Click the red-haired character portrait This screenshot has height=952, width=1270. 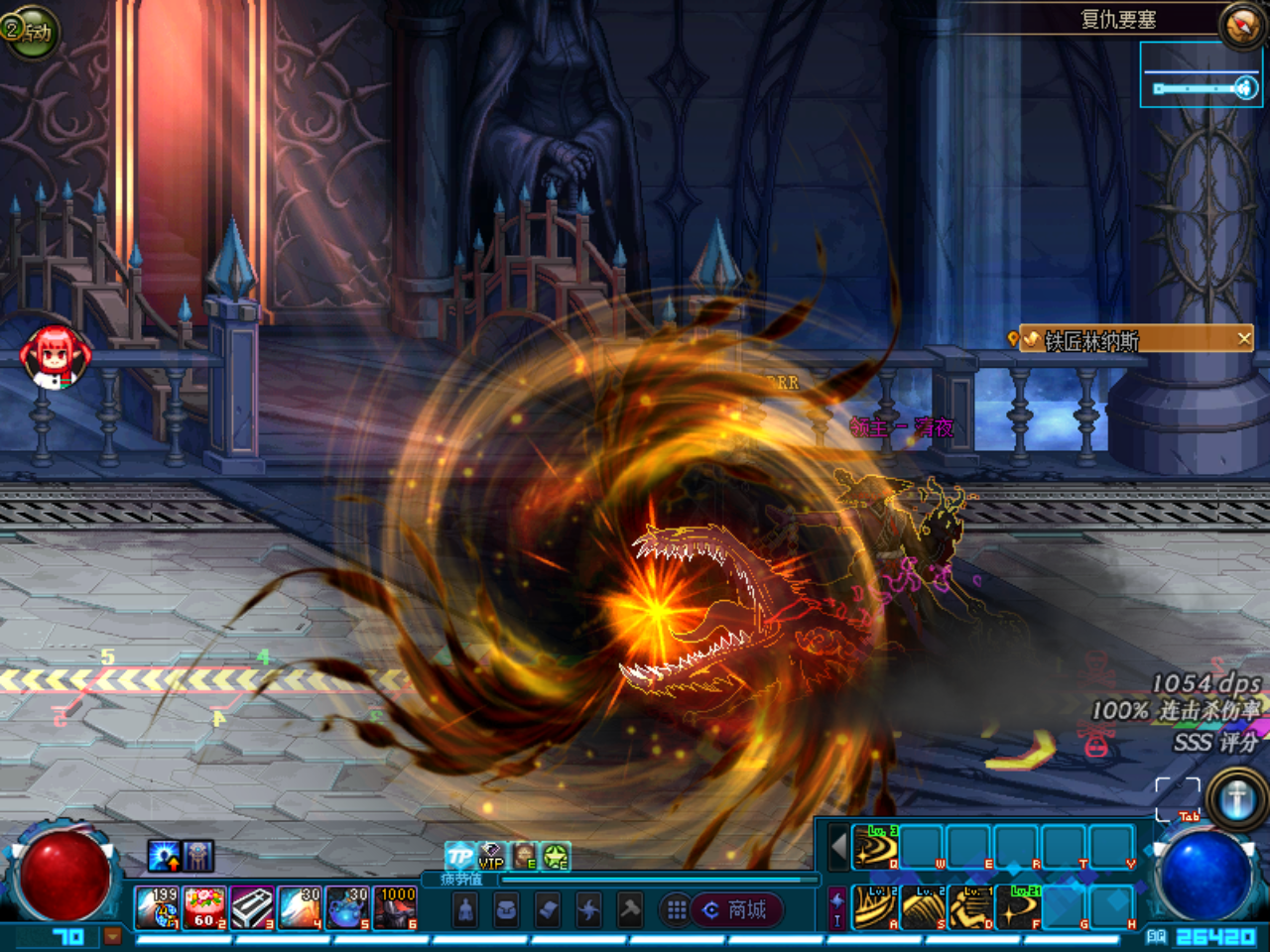coord(56,355)
